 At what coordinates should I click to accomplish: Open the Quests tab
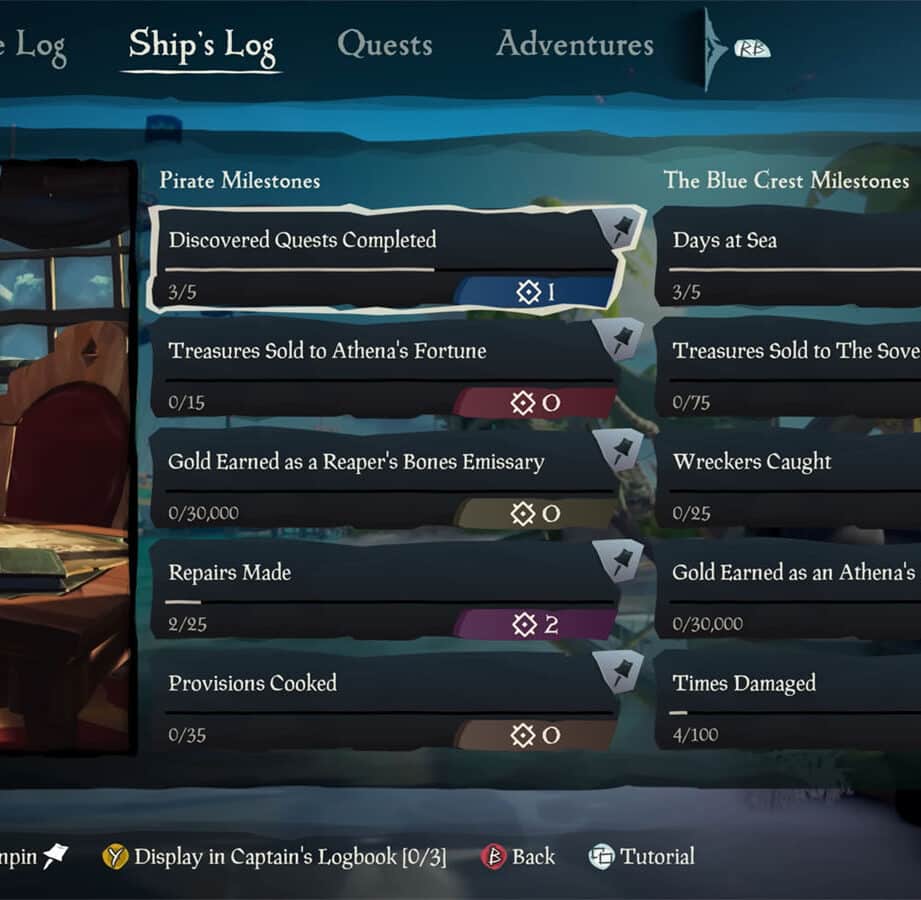click(x=385, y=44)
